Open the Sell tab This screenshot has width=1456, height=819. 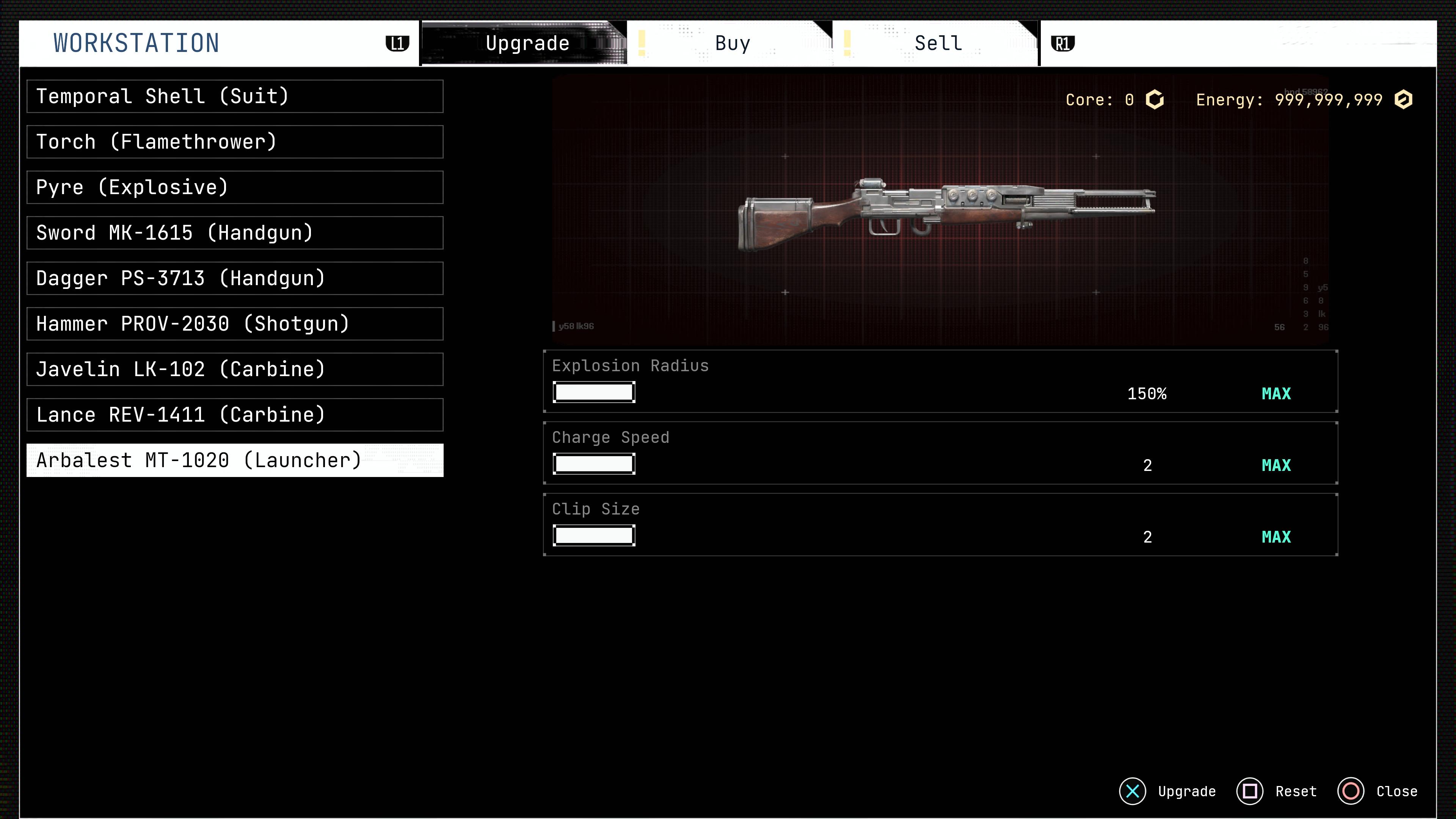coord(938,44)
